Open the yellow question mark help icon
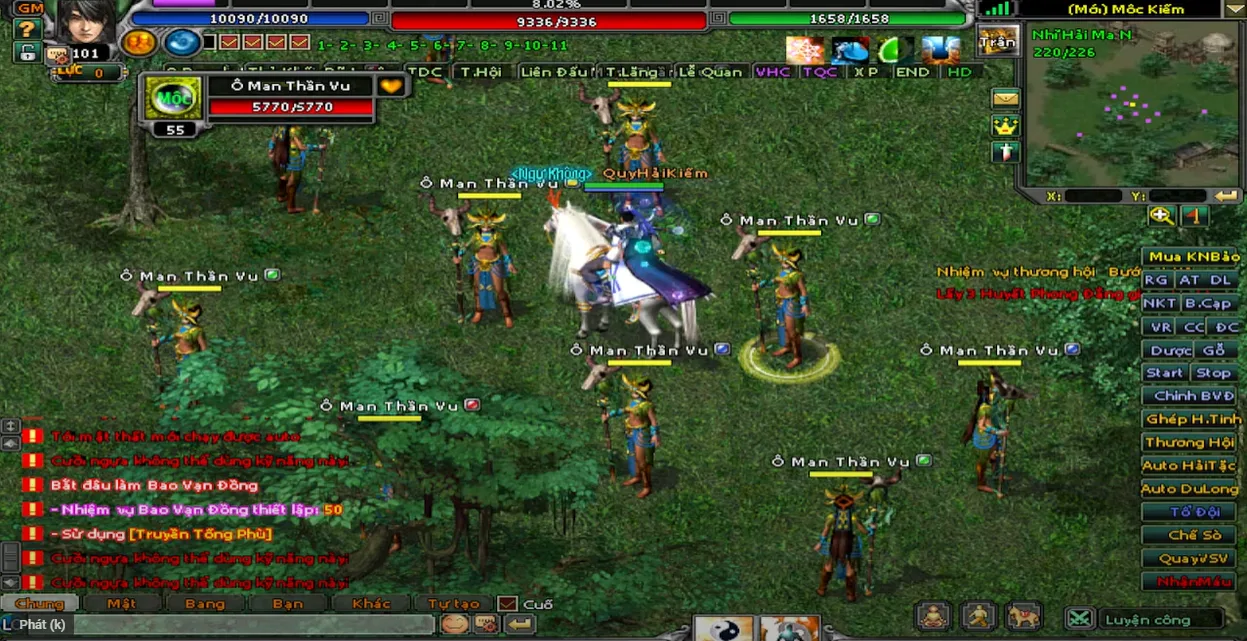1247x641 pixels. pos(27,30)
